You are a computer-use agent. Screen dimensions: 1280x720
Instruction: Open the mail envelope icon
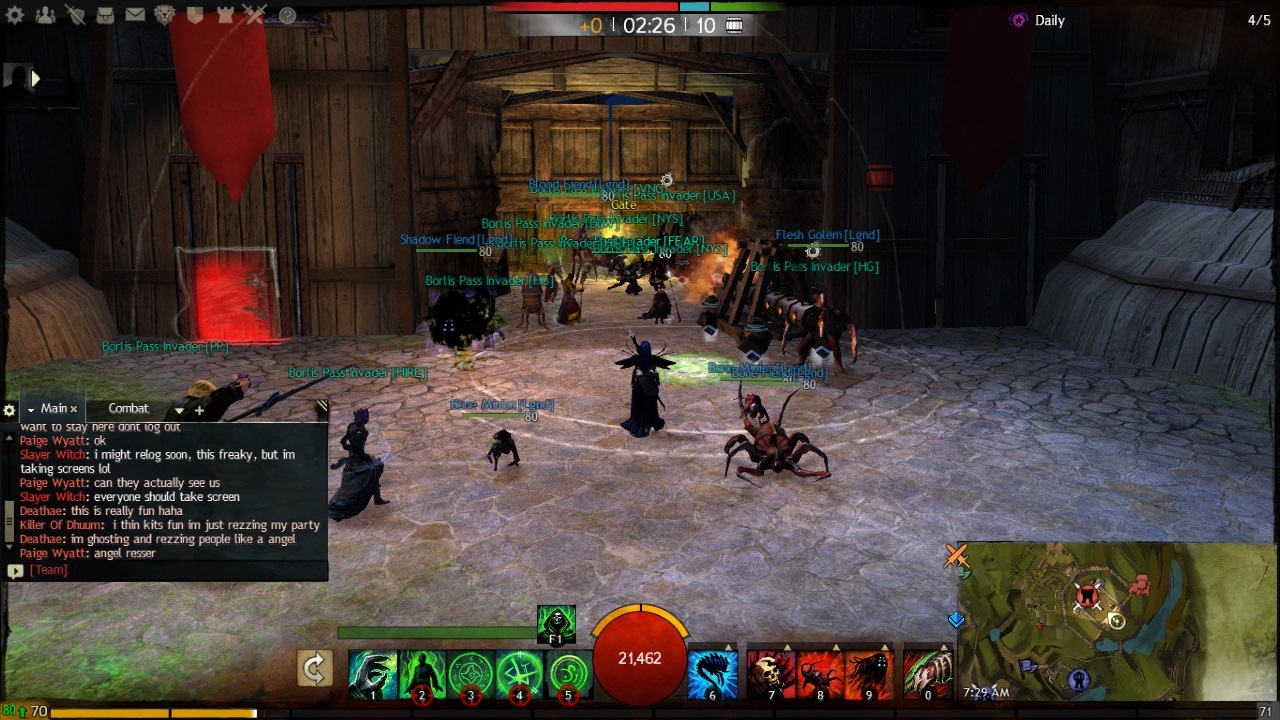(x=135, y=15)
